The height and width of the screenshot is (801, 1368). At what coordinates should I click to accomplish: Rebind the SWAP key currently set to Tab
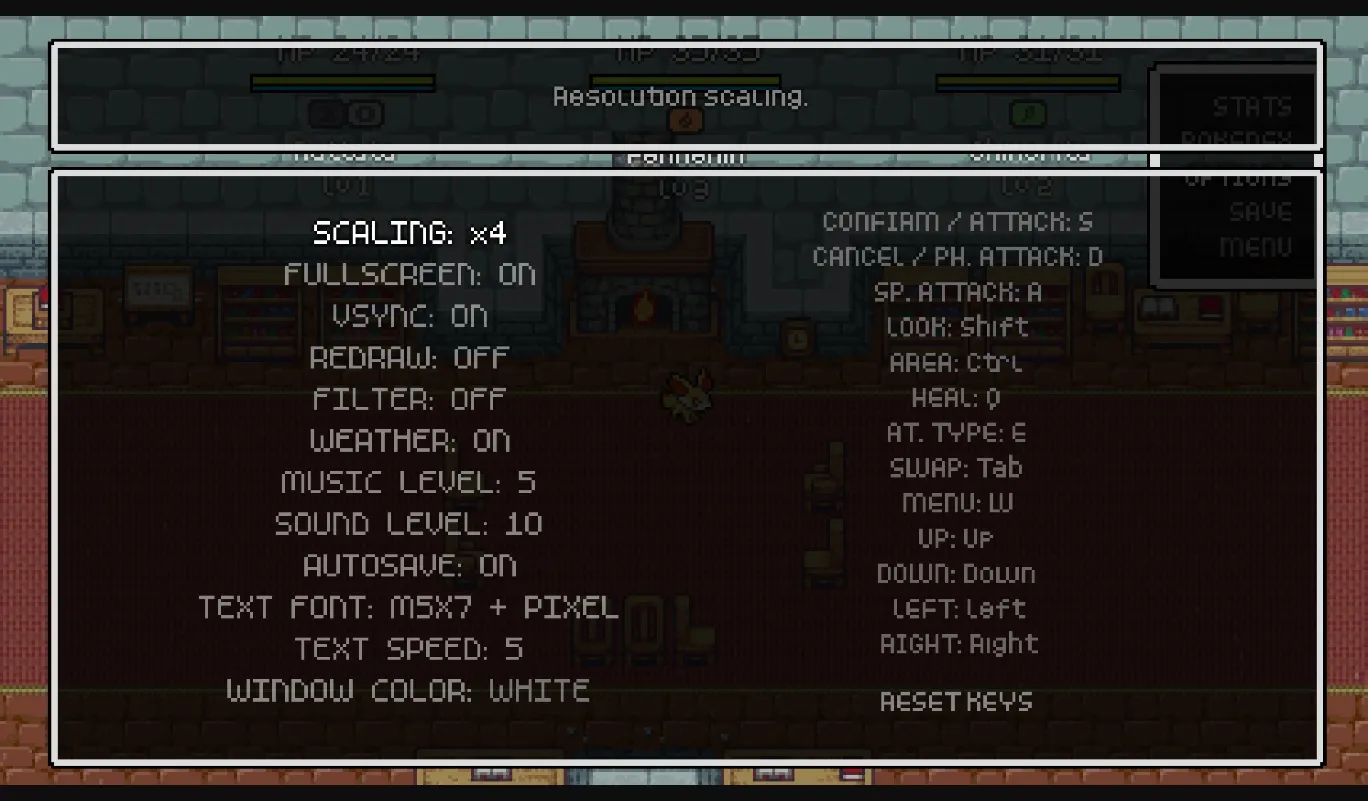956,467
